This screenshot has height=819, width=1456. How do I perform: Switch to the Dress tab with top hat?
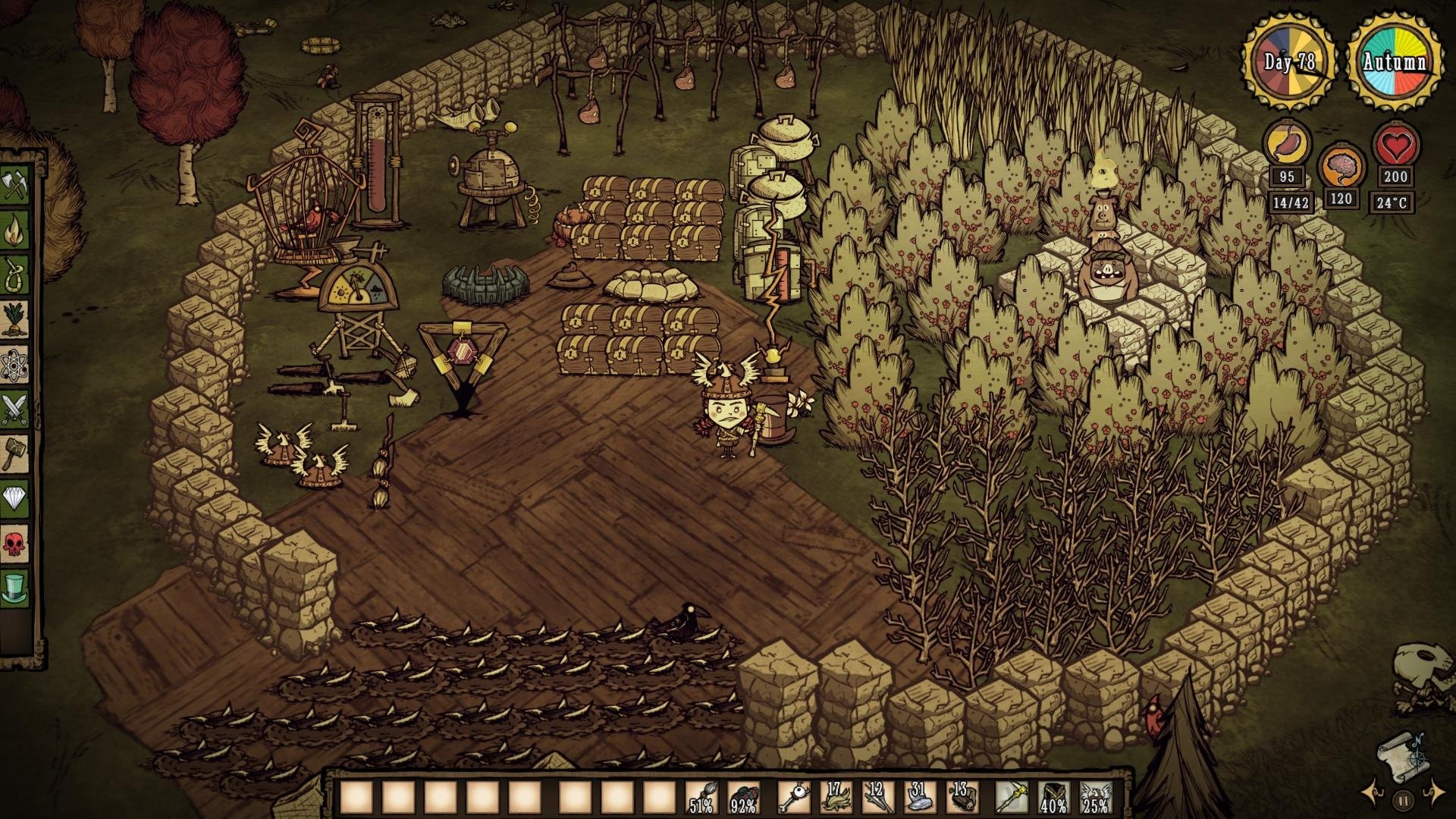click(14, 586)
